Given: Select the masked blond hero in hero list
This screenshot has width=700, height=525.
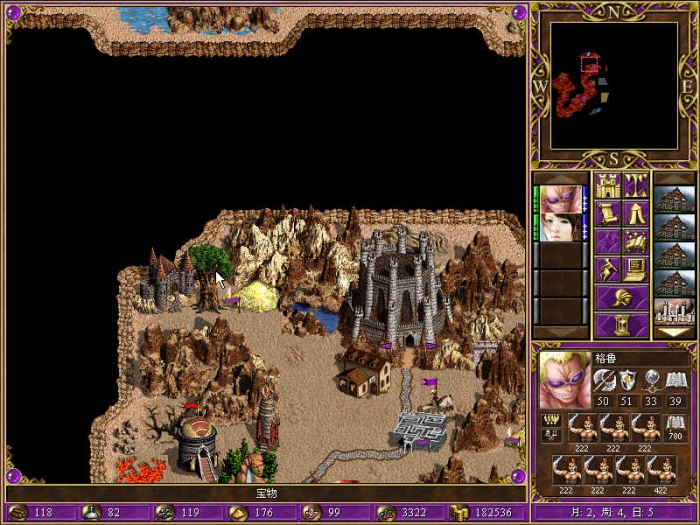Looking at the screenshot, I should (x=560, y=198).
